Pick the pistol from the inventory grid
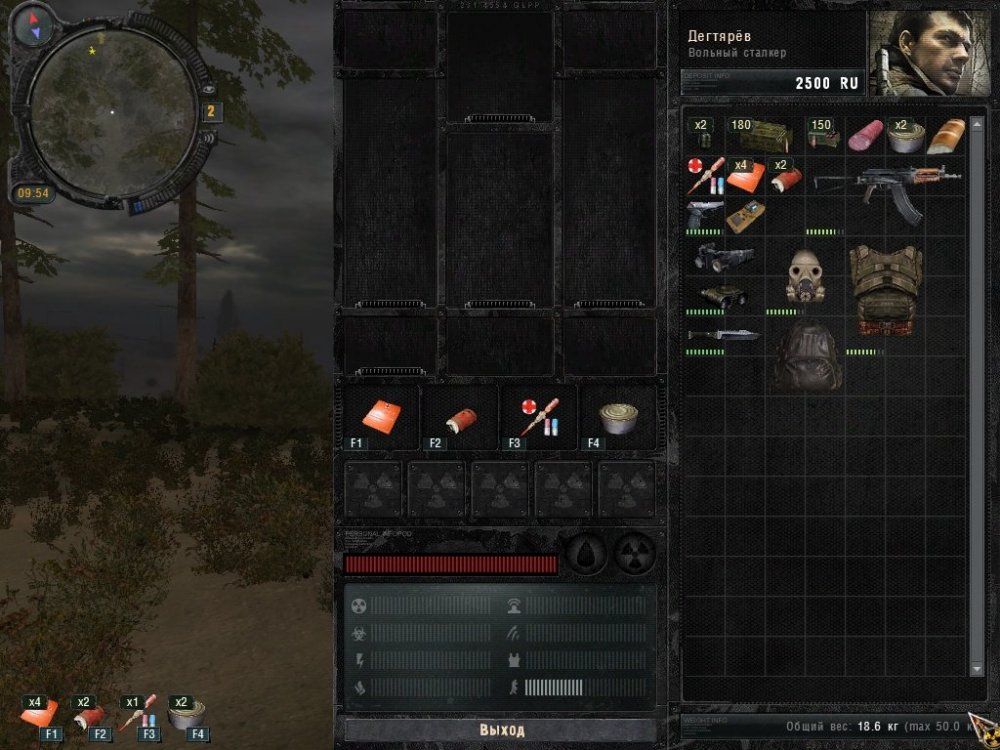The height and width of the screenshot is (750, 1000). coord(704,213)
